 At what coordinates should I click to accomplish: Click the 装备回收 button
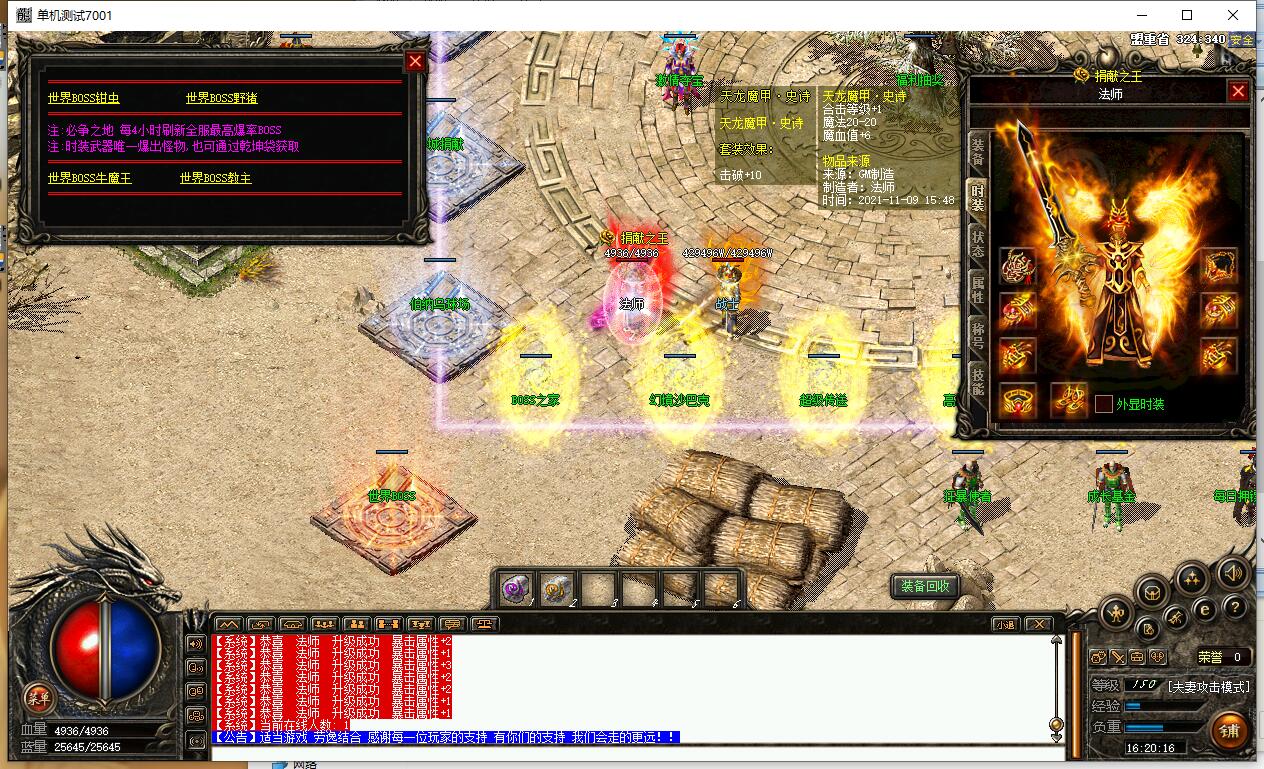point(924,587)
